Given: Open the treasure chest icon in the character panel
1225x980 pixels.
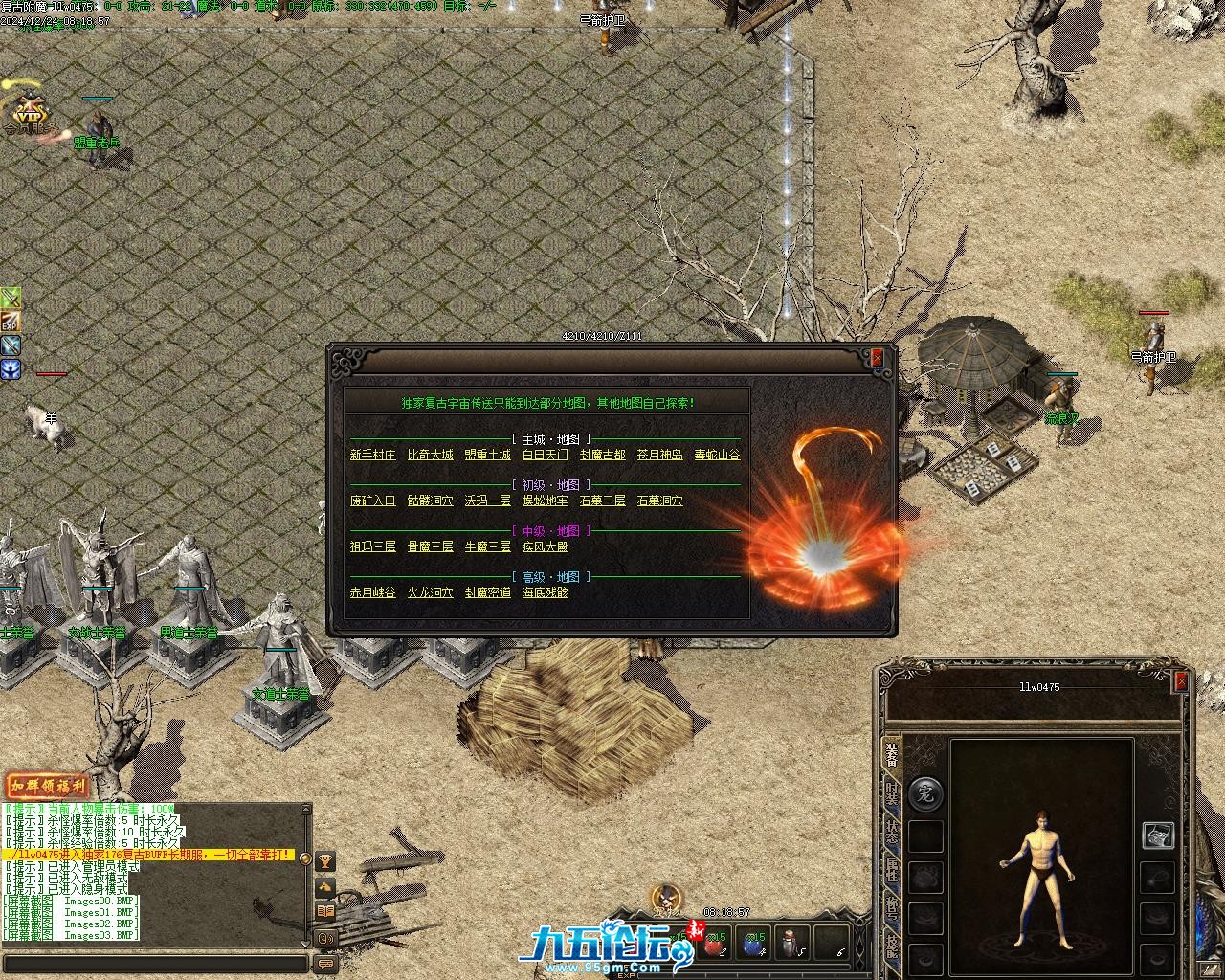Looking at the screenshot, I should point(1158,835).
